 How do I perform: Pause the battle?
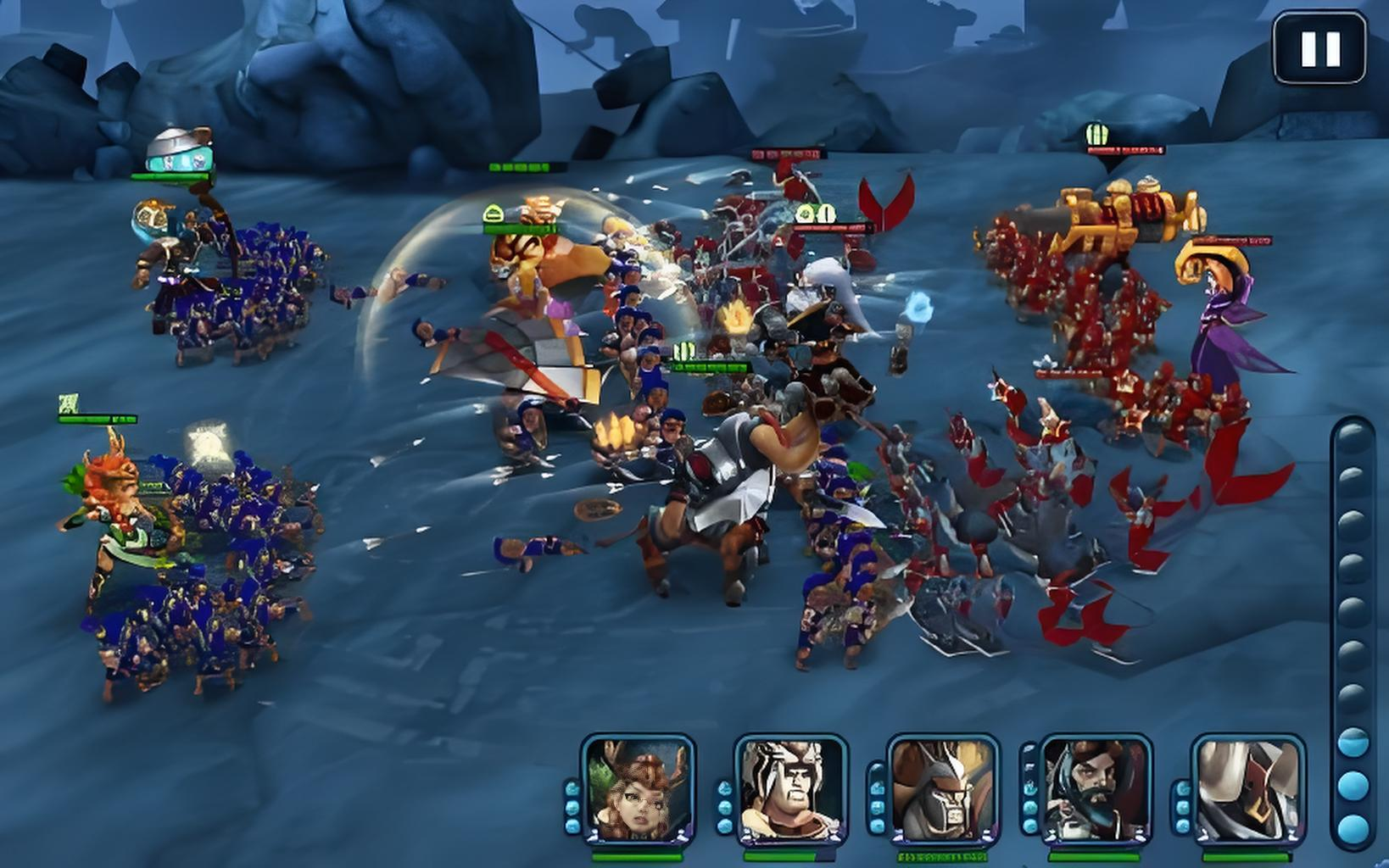(x=1319, y=48)
